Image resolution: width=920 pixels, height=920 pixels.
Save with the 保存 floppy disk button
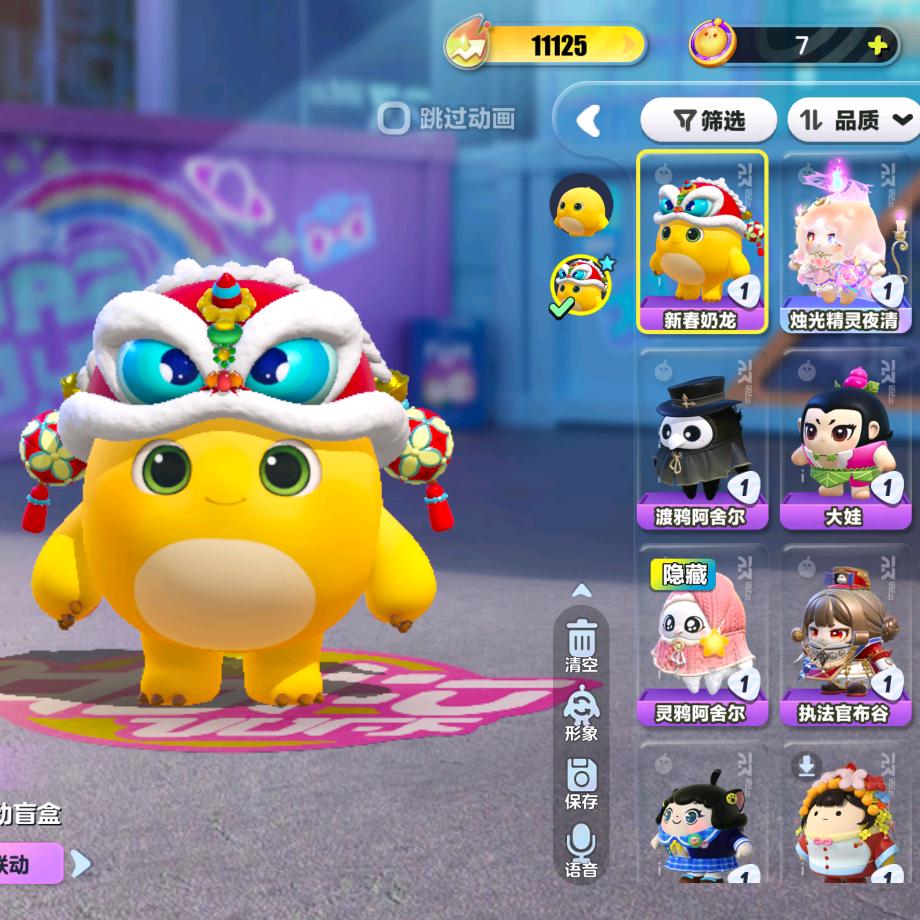click(582, 782)
